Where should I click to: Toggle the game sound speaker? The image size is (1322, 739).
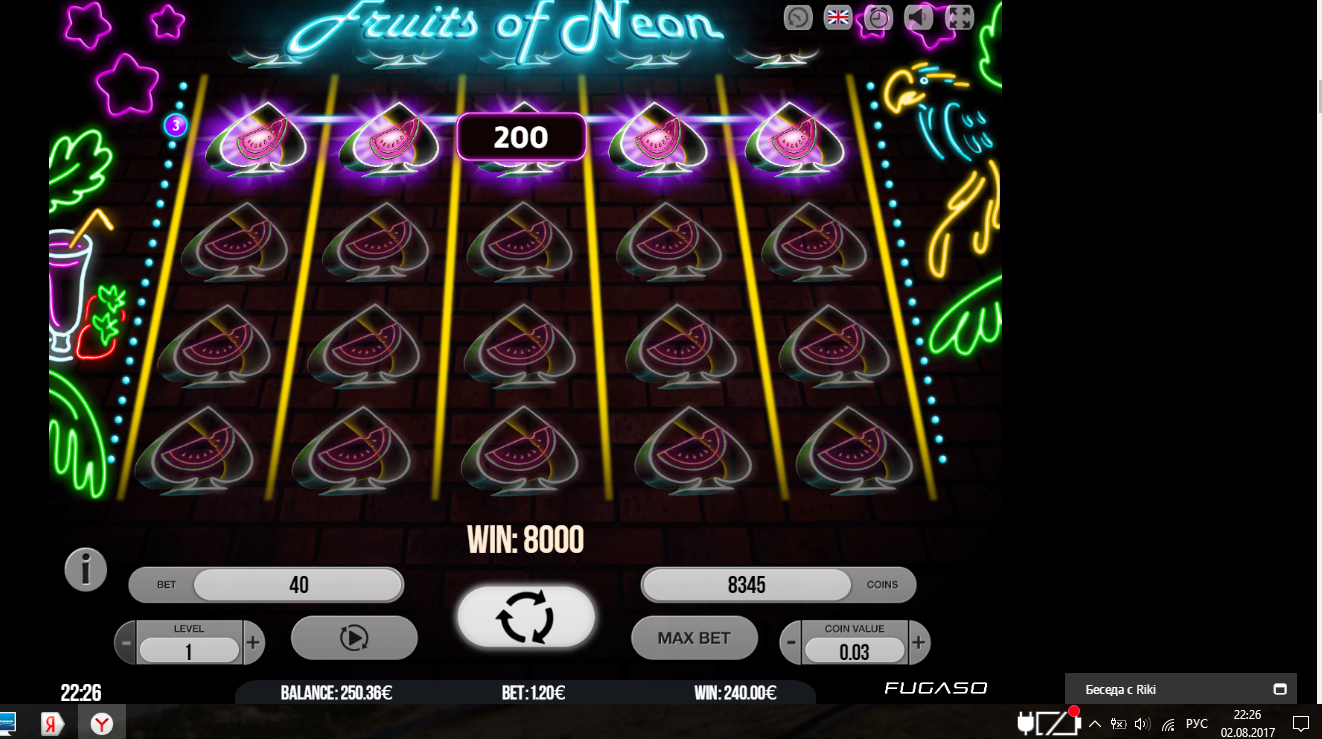(918, 17)
